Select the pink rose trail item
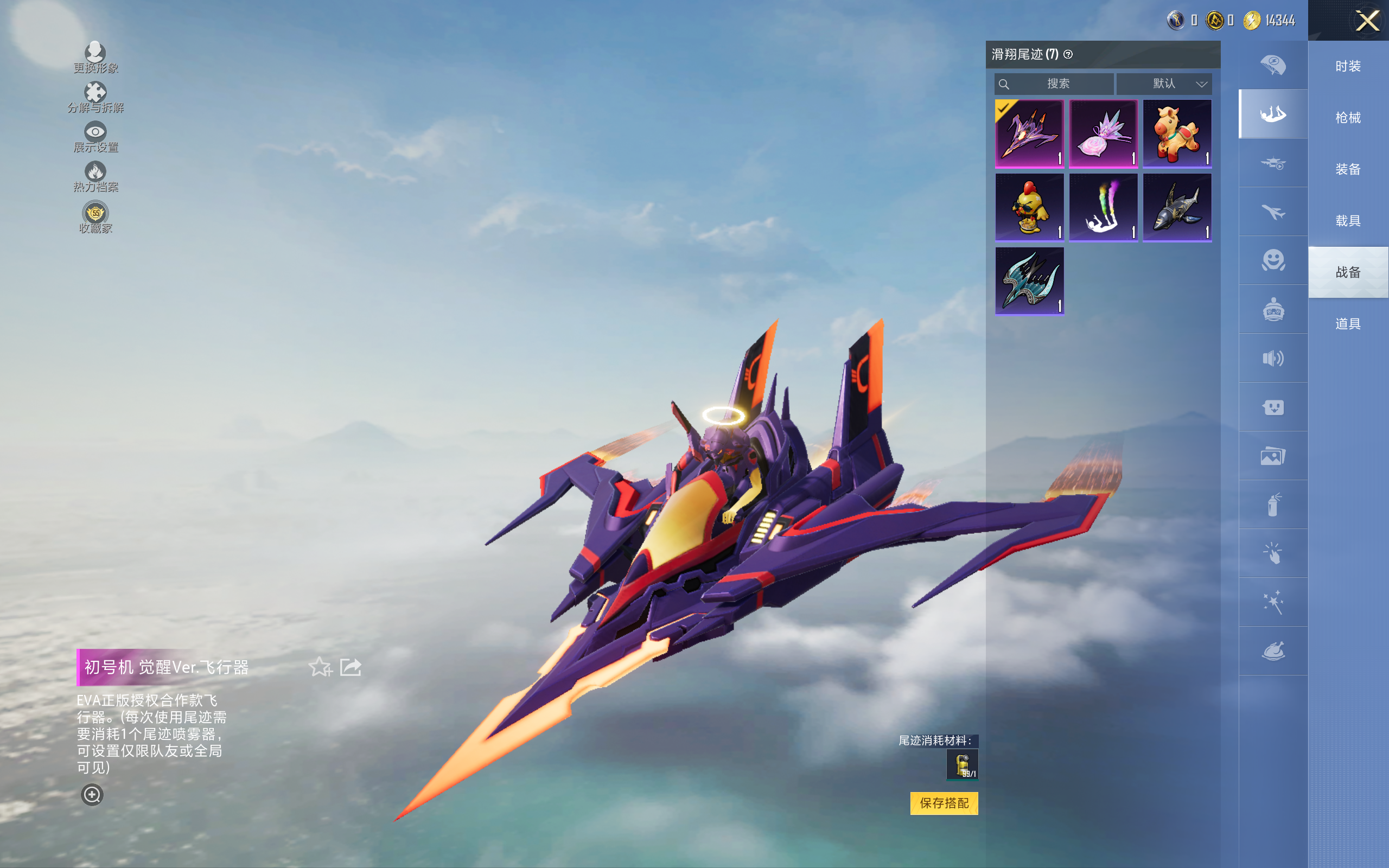Viewport: 1389px width, 868px height. tap(1103, 133)
